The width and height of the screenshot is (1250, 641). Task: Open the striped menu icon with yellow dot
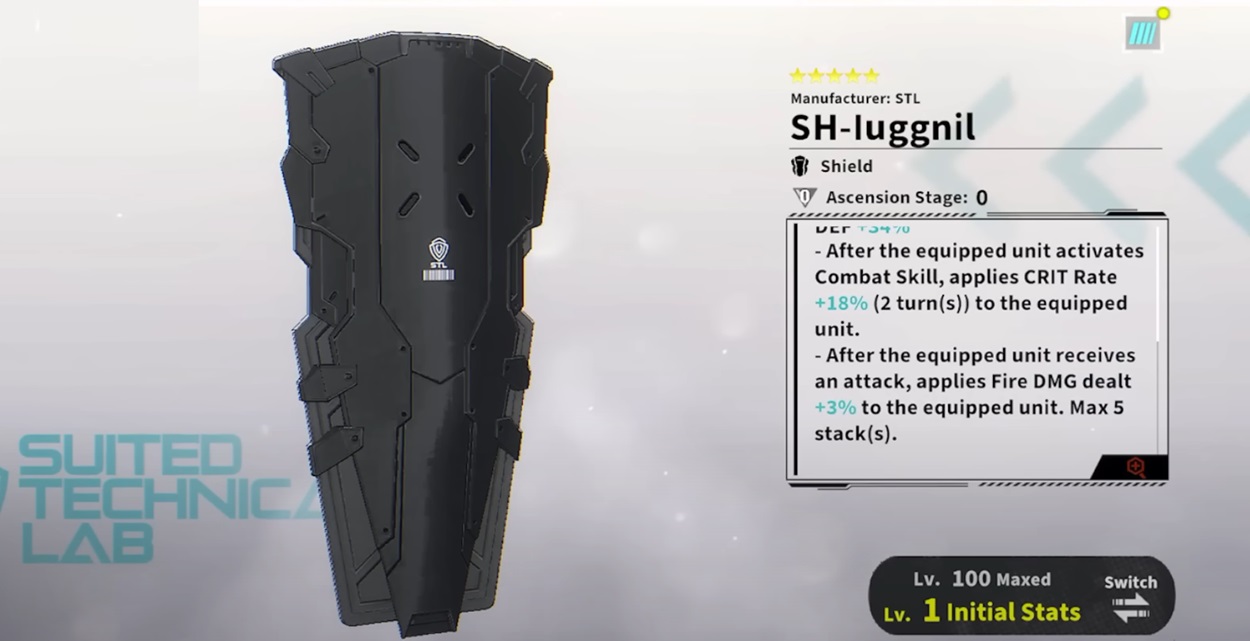(x=1142, y=33)
